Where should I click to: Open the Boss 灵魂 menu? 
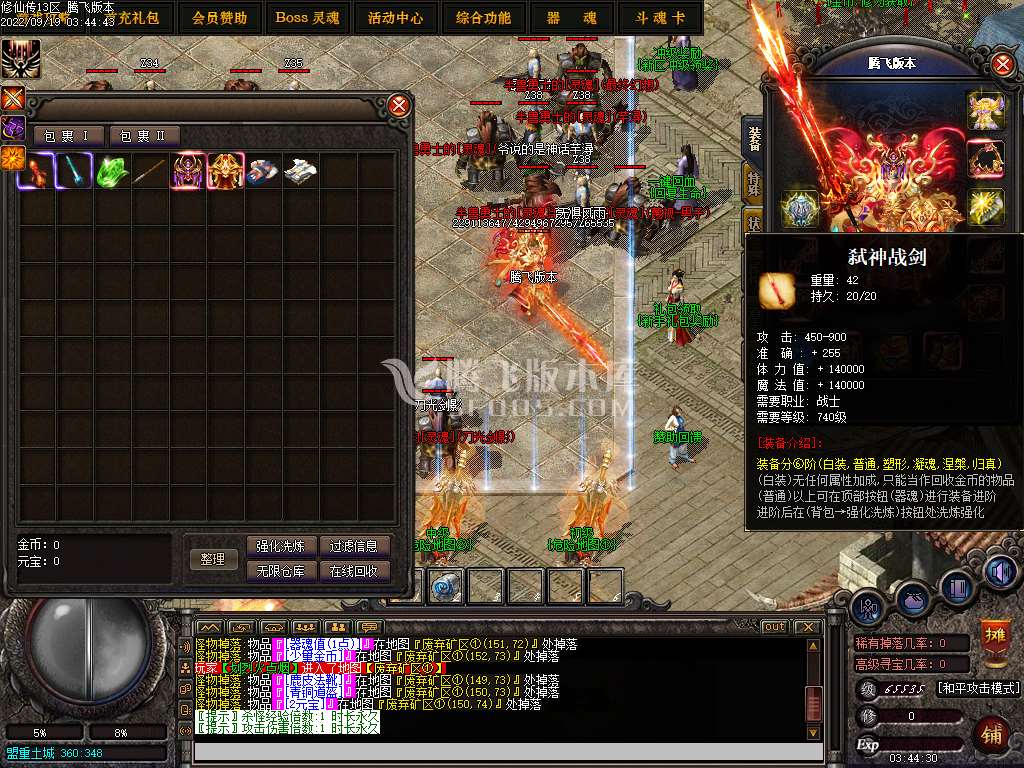[x=307, y=18]
